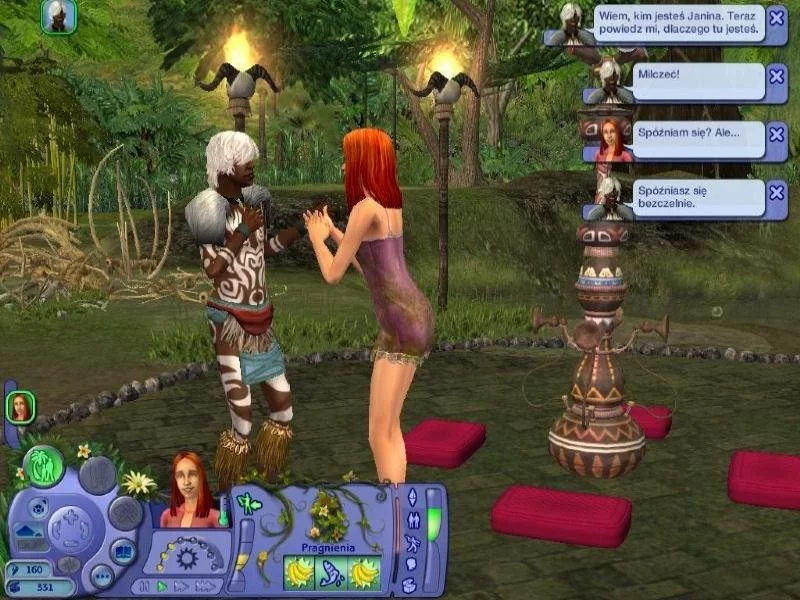Activate the triple-arrow ultra speed
Image resolution: width=800 pixels, height=600 pixels.
pos(206,586)
